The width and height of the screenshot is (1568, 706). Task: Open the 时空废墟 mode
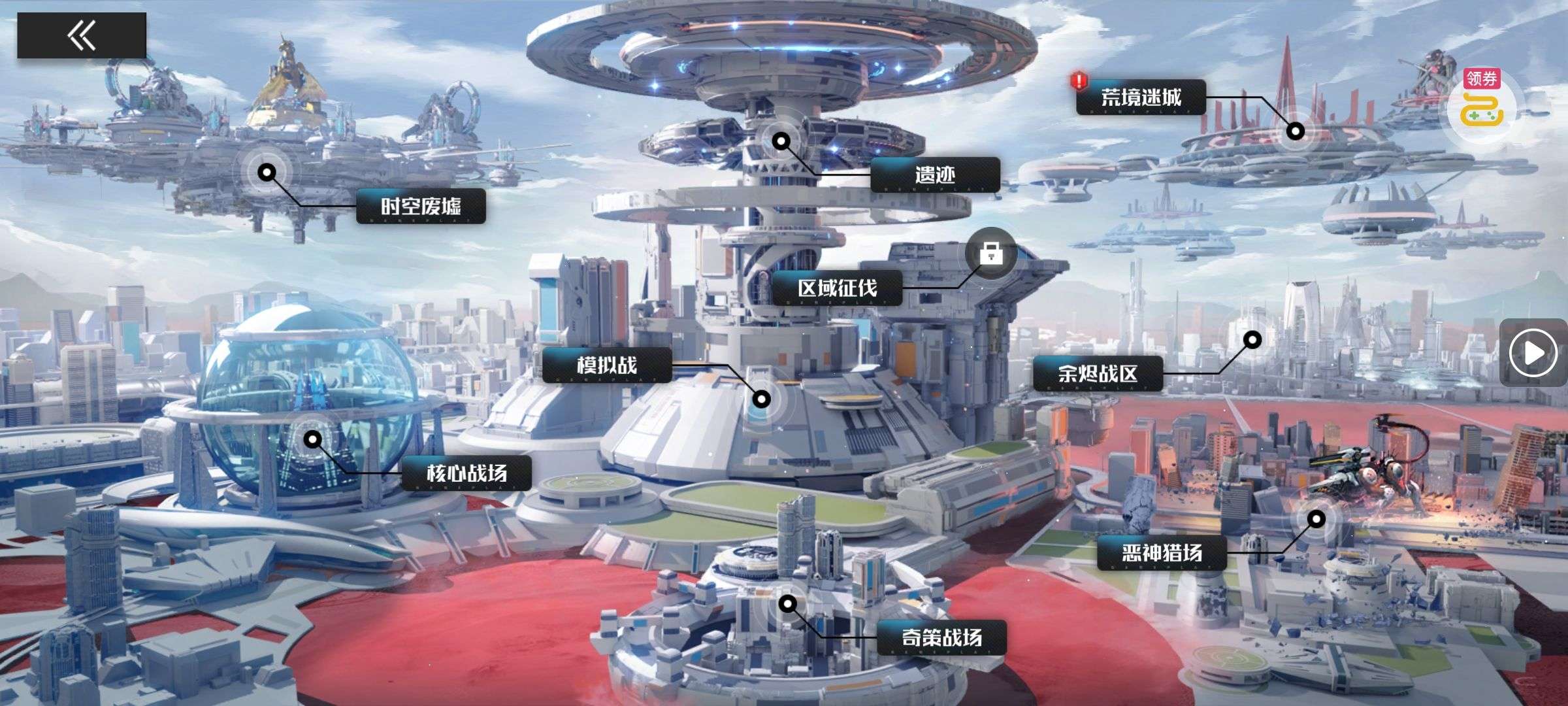tap(421, 207)
